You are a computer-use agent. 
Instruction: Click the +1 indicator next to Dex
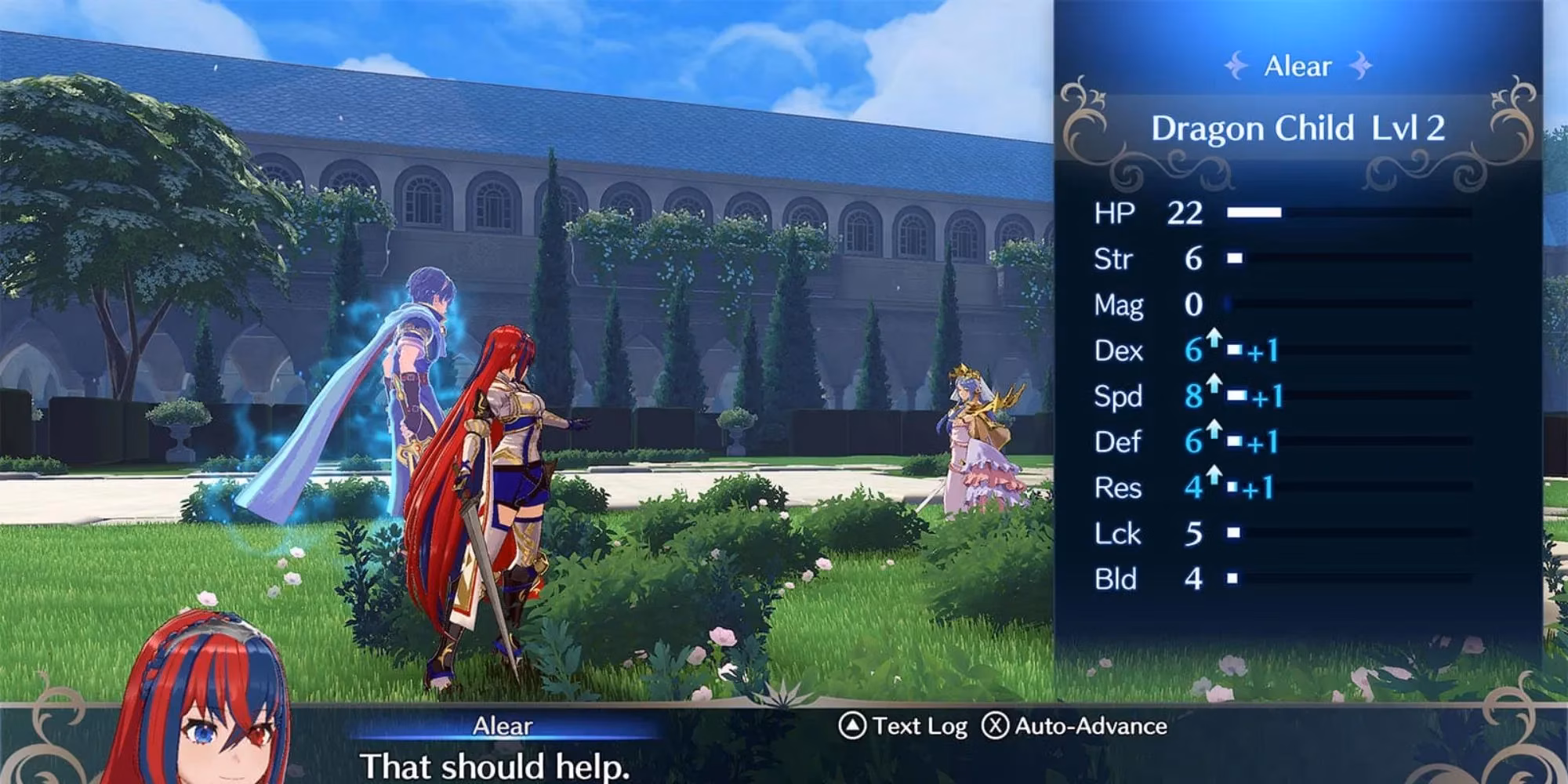pyautogui.click(x=1262, y=350)
